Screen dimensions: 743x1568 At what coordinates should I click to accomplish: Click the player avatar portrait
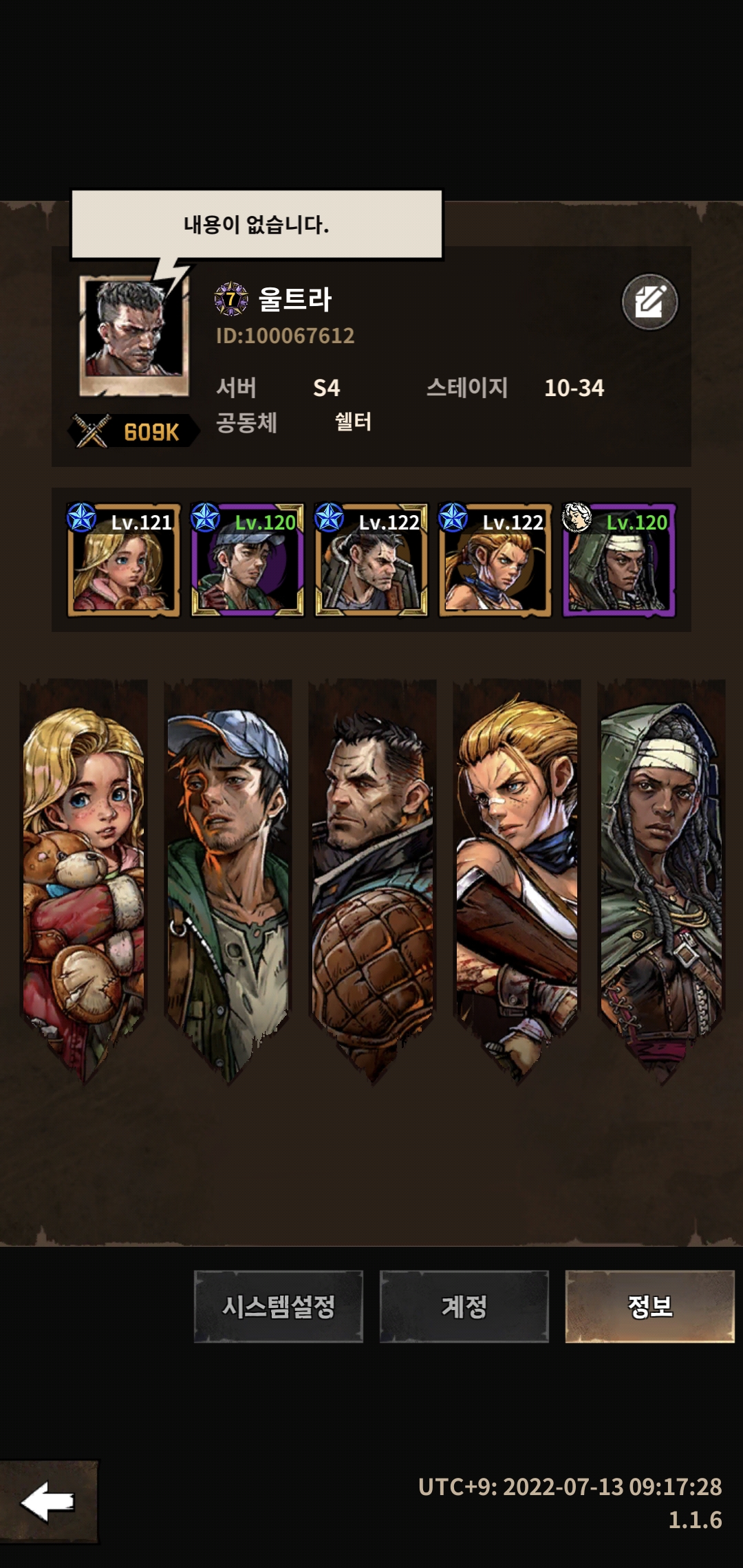click(134, 335)
